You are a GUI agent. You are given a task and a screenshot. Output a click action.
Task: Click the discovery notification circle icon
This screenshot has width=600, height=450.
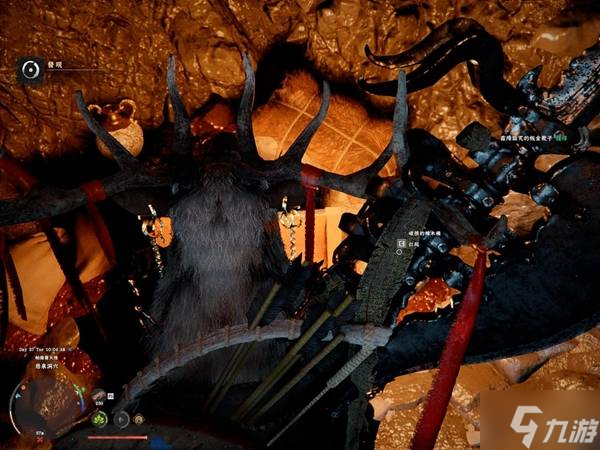click(30, 68)
